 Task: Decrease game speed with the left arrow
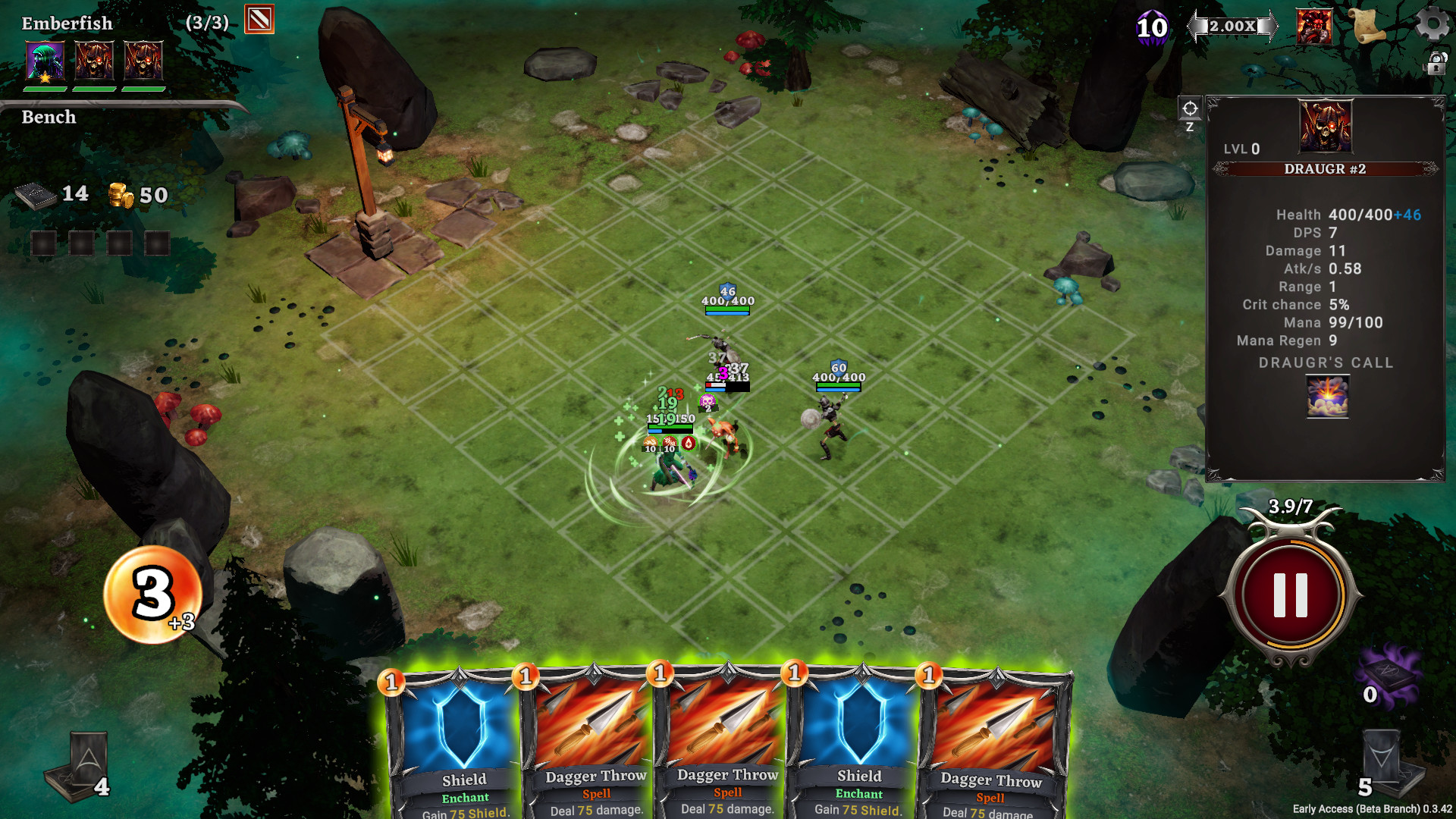click(1197, 27)
